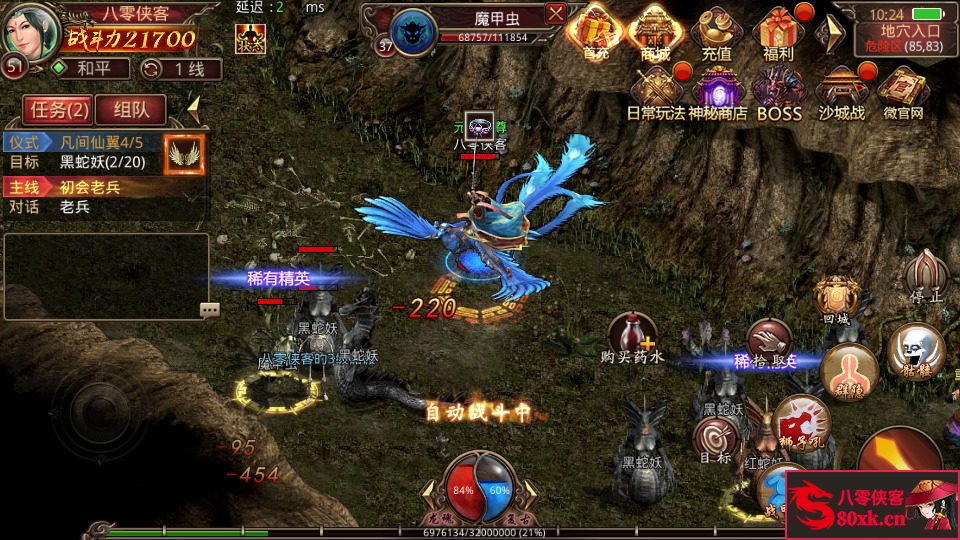Open the 沙城战 siege battle menu
960x540 pixels.
pos(842,92)
